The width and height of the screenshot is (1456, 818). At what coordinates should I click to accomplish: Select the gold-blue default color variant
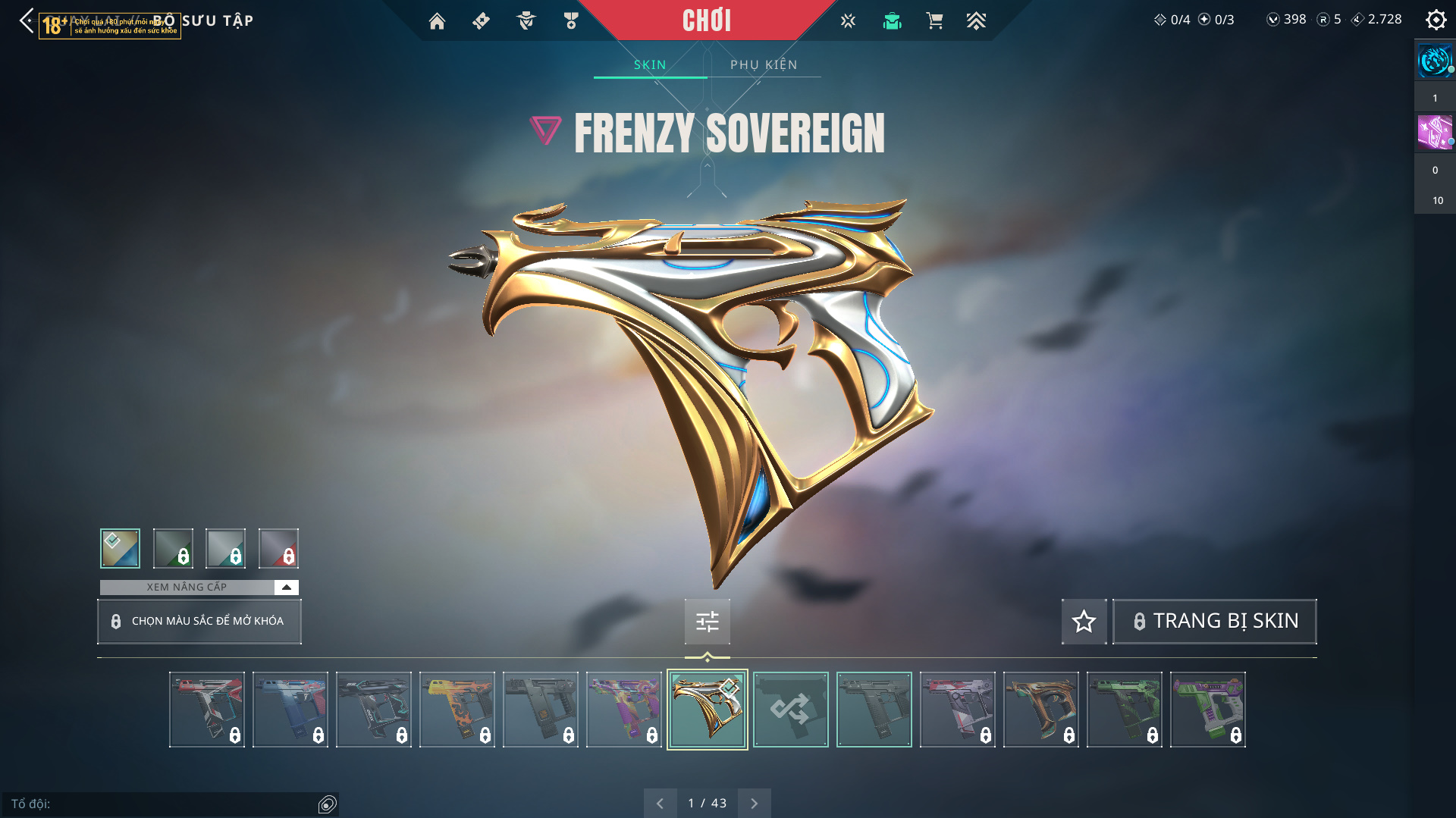click(x=120, y=548)
